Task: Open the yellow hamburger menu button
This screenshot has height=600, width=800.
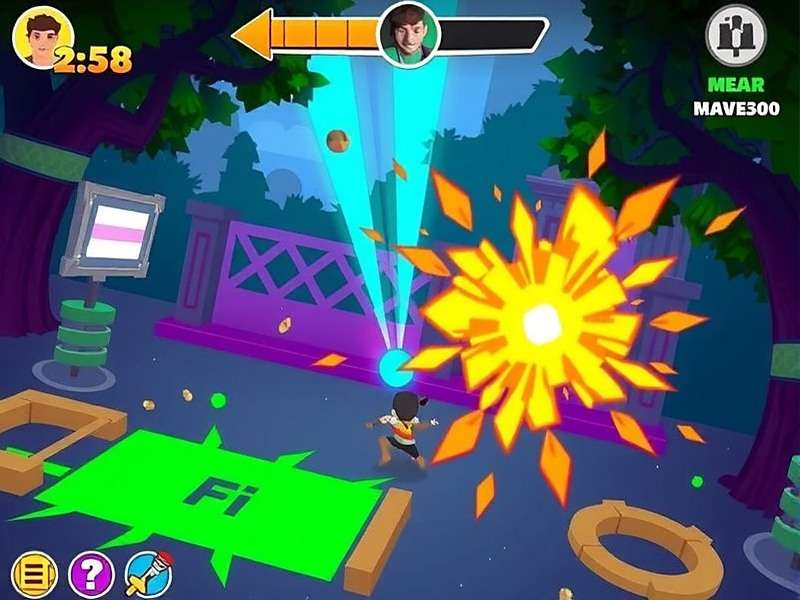Action: click(x=33, y=575)
